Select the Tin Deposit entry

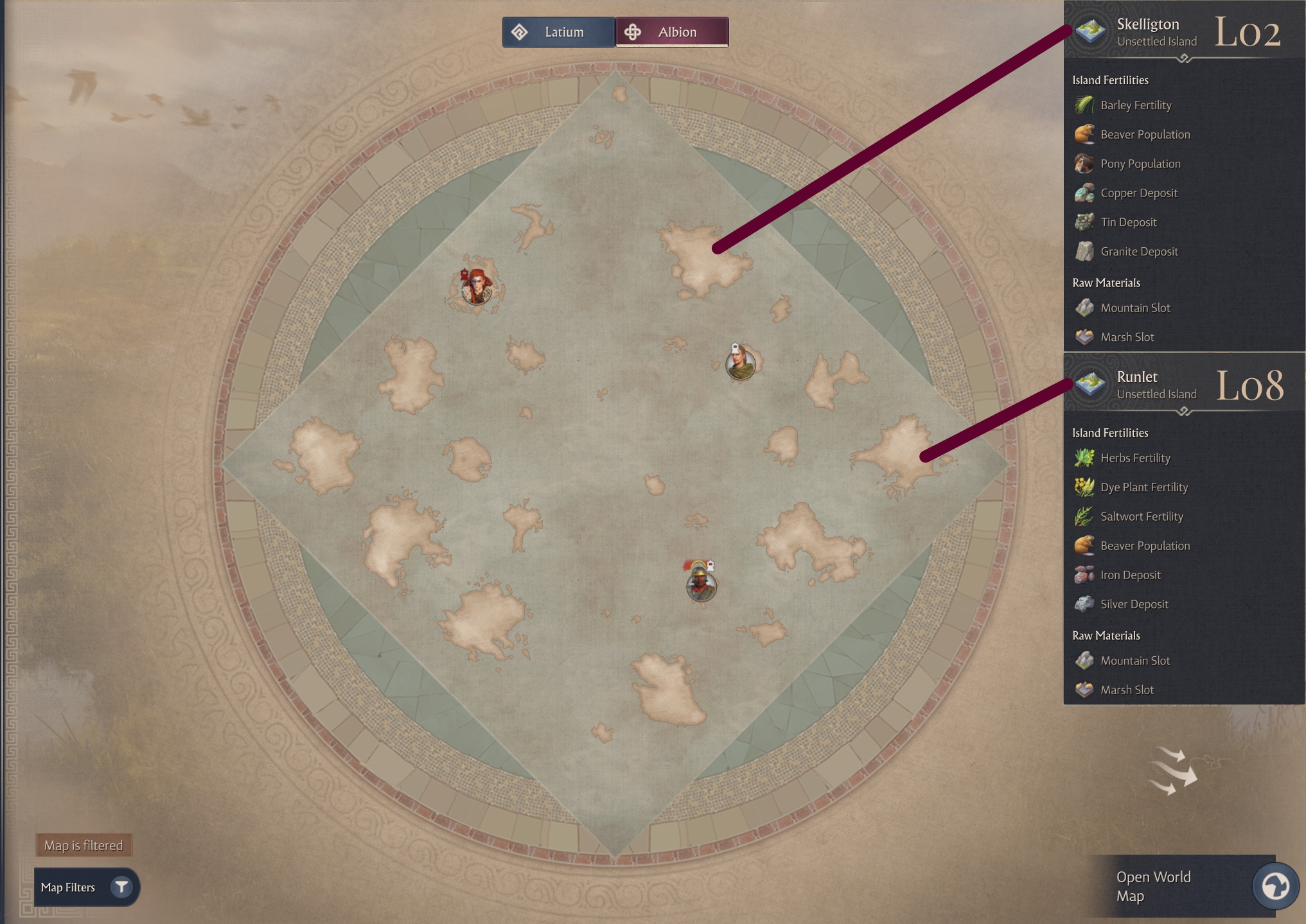pyautogui.click(x=1128, y=222)
